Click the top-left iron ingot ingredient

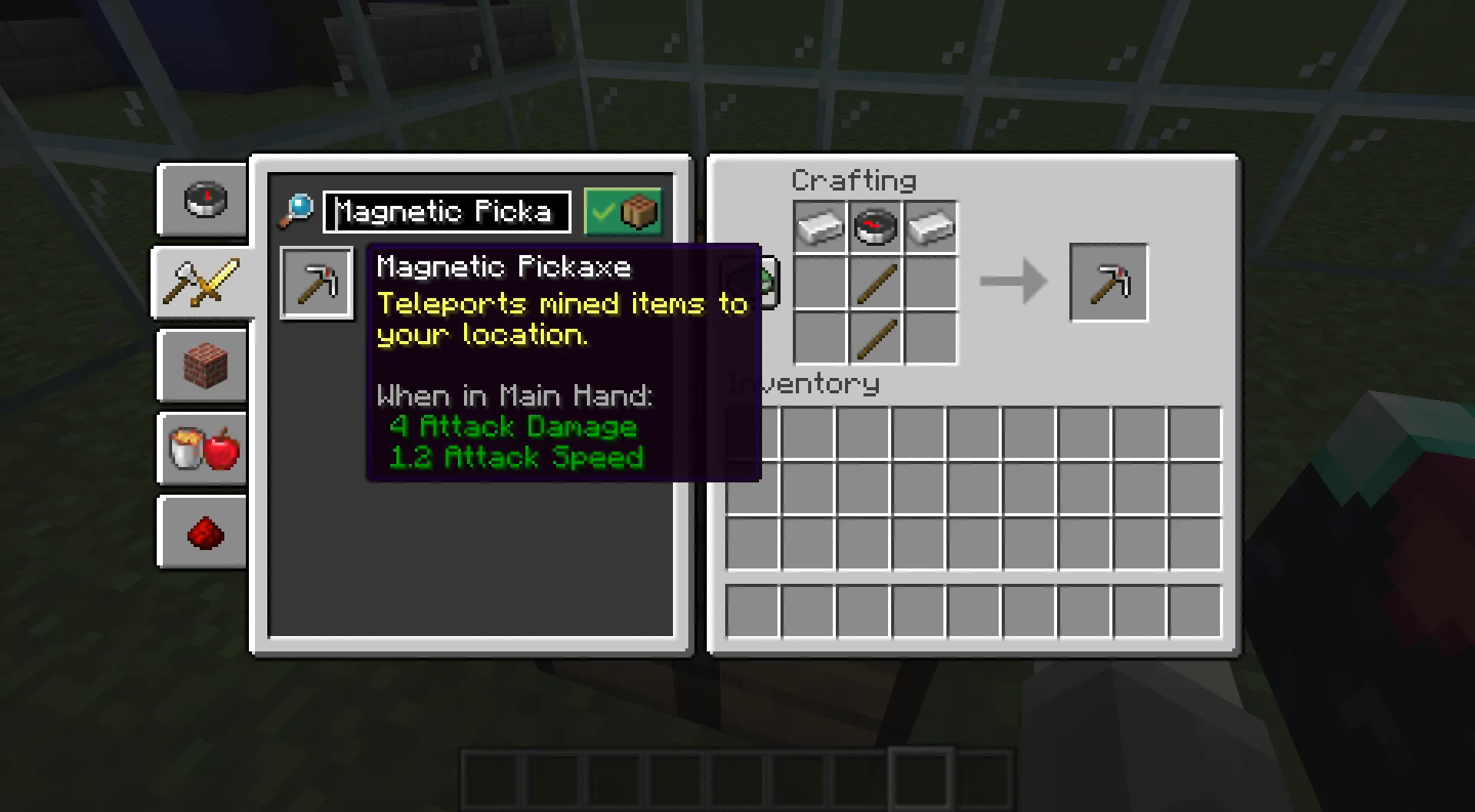point(818,226)
